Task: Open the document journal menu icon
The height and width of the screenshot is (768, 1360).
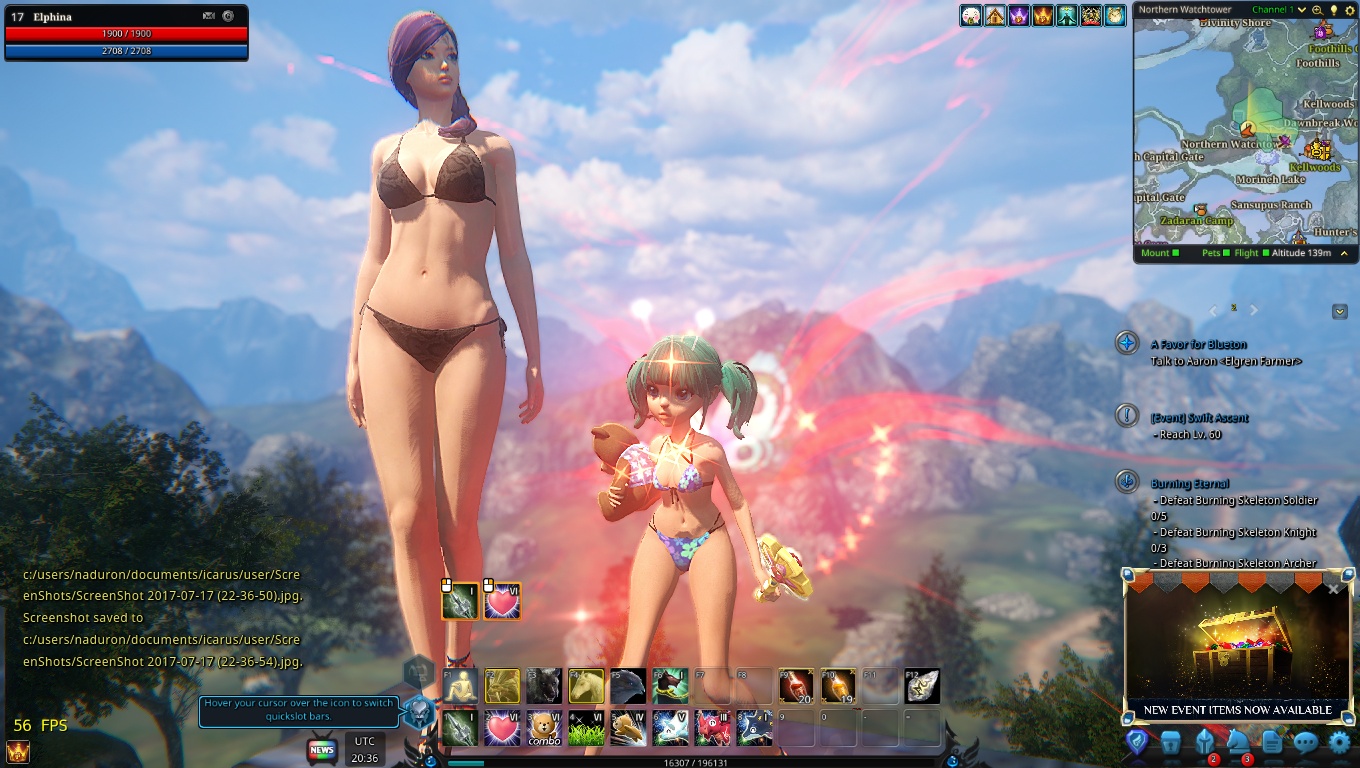Action: tap(1272, 743)
